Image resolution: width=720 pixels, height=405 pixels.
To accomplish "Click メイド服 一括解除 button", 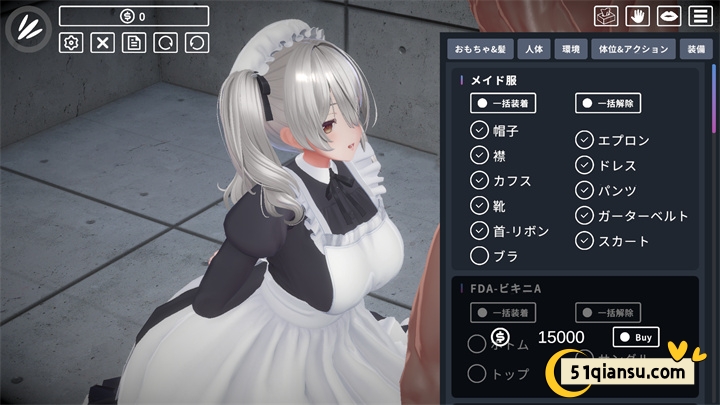I will pos(608,103).
